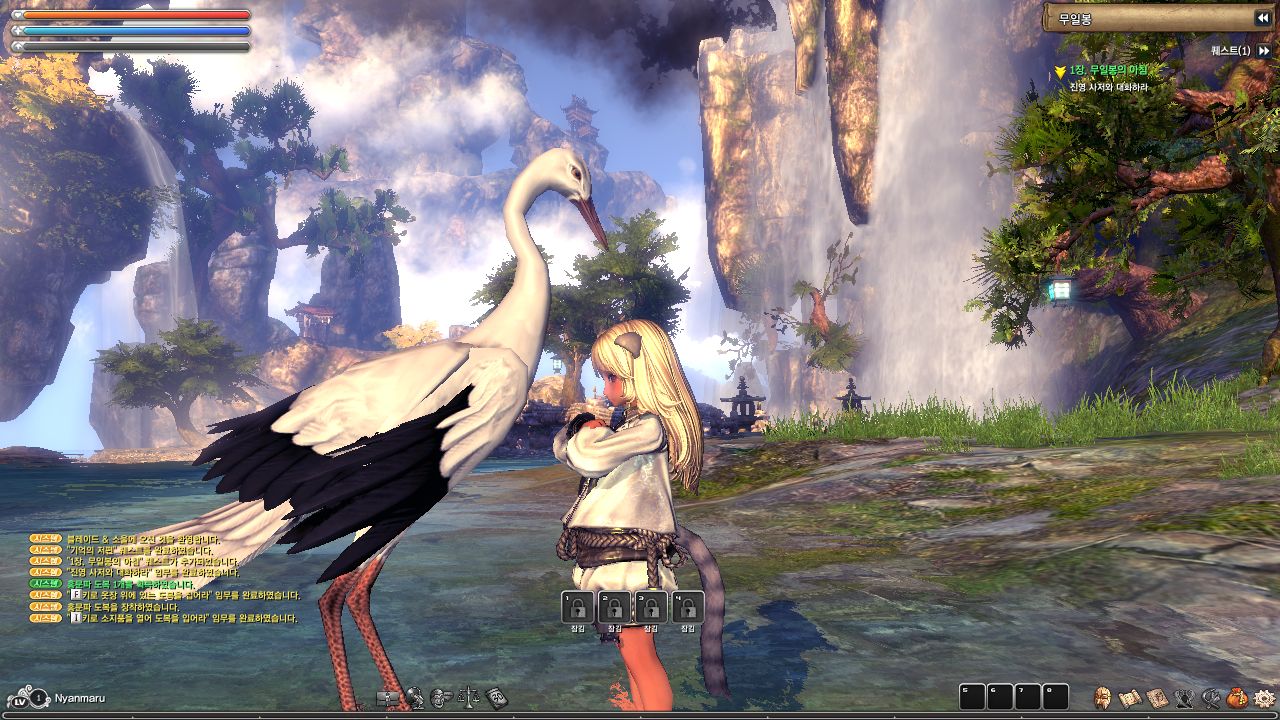Toggle the 퀘스트(1) quest tracker arrows

click(x=1264, y=50)
